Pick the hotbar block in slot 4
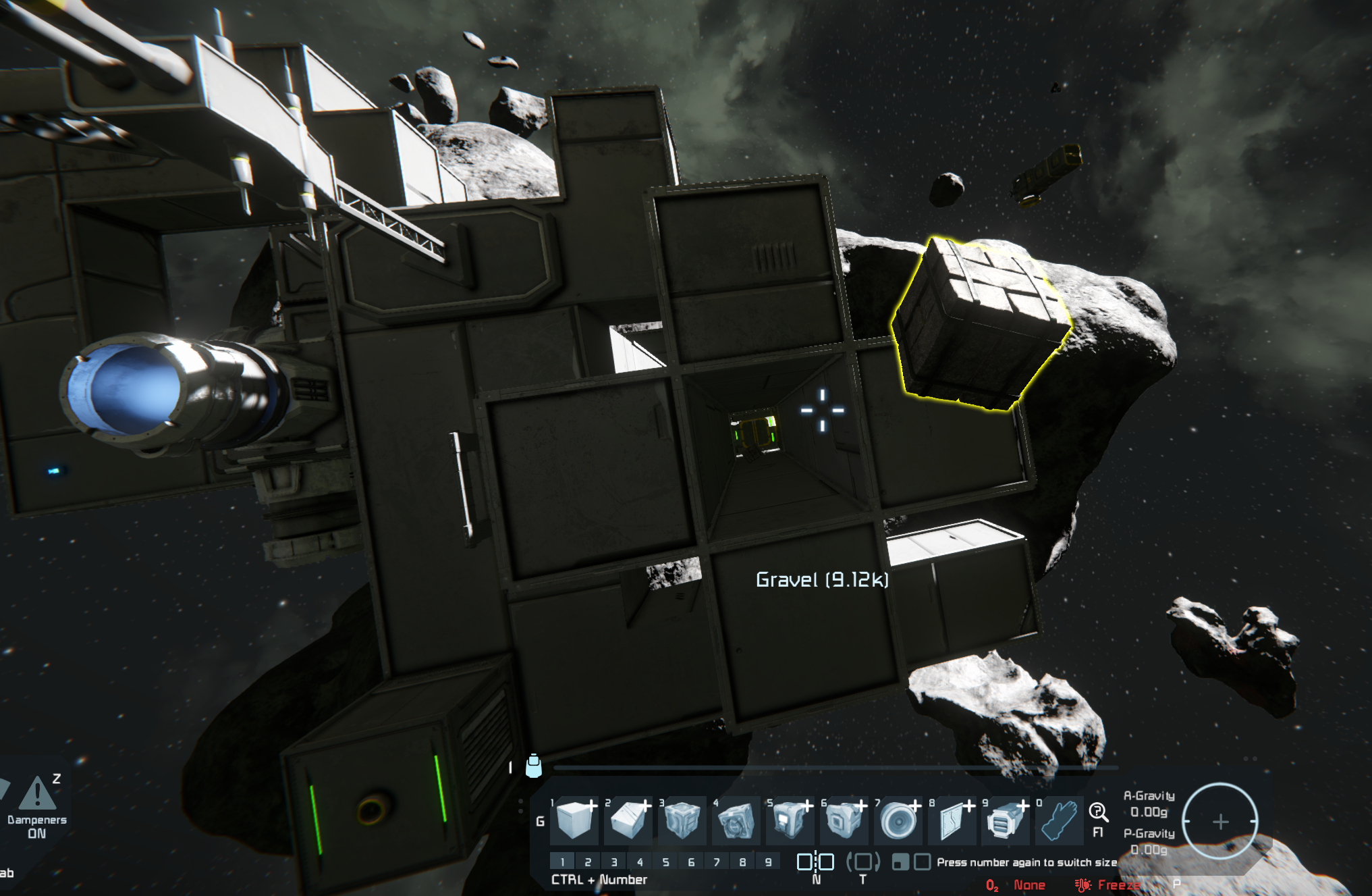This screenshot has width=1372, height=896. 736,820
